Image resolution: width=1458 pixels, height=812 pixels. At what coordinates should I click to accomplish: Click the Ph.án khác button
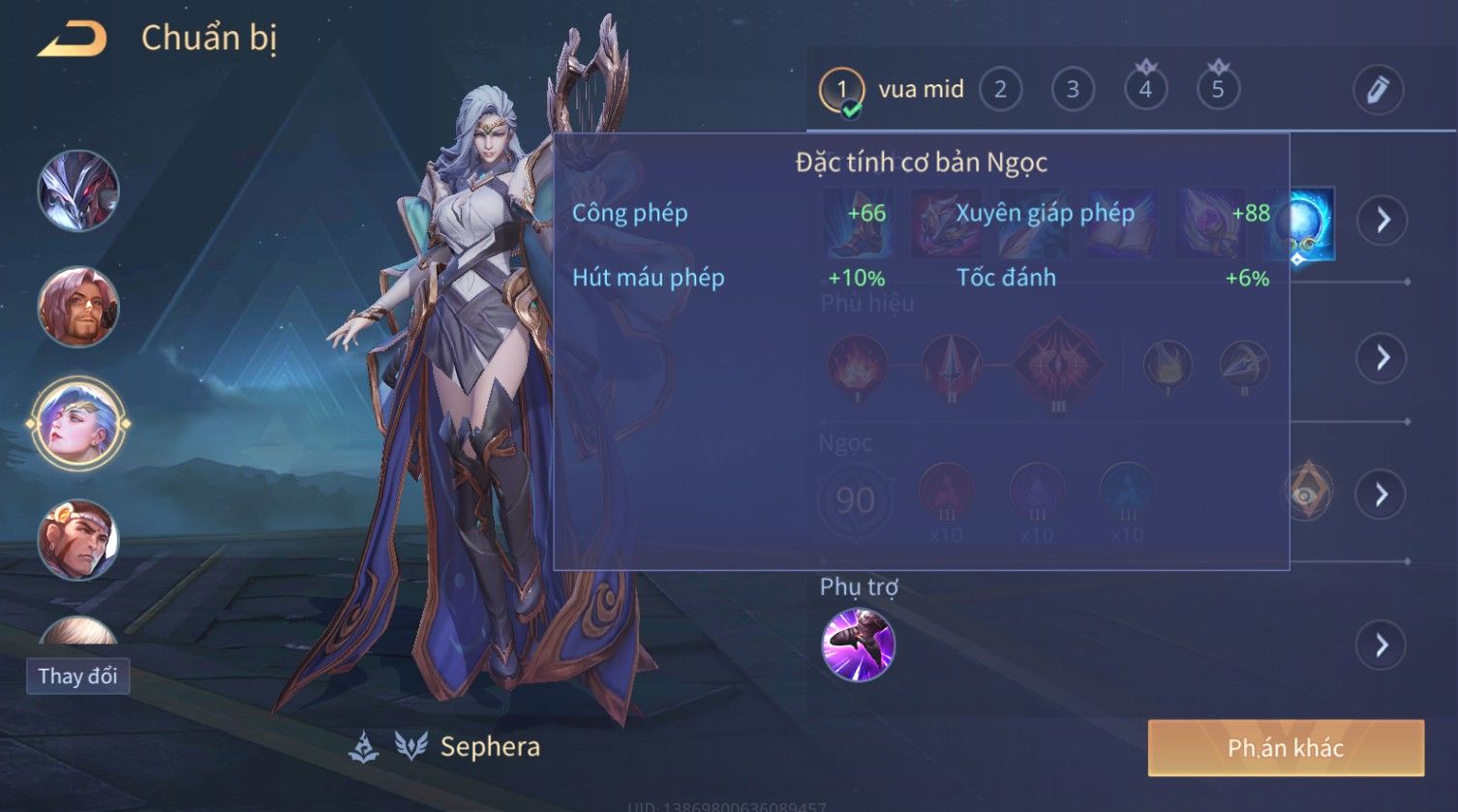[x=1285, y=748]
